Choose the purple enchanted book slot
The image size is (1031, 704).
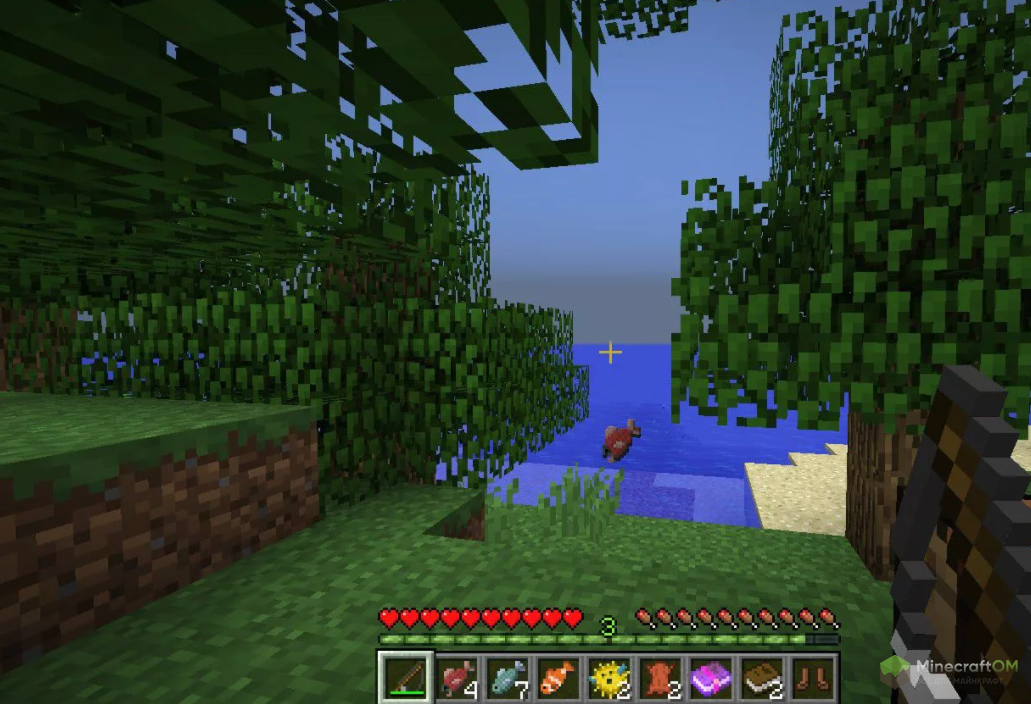tap(712, 677)
